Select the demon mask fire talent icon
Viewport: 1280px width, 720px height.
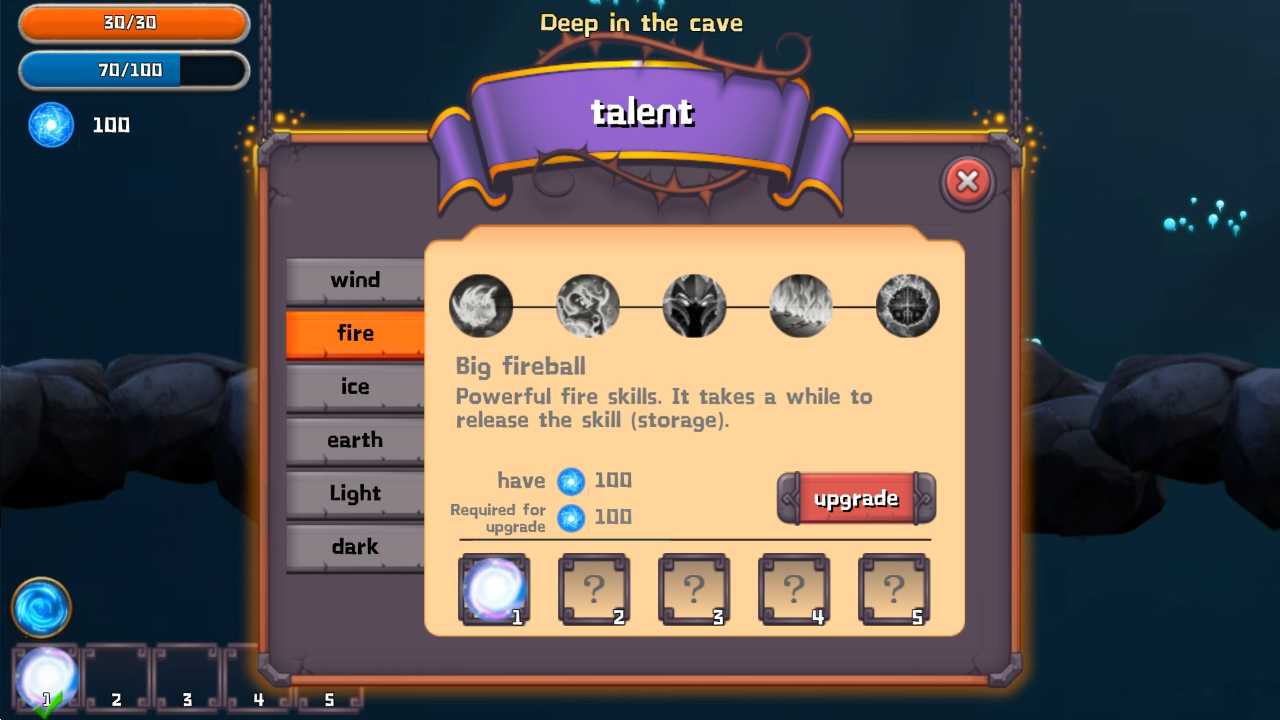[x=694, y=305]
